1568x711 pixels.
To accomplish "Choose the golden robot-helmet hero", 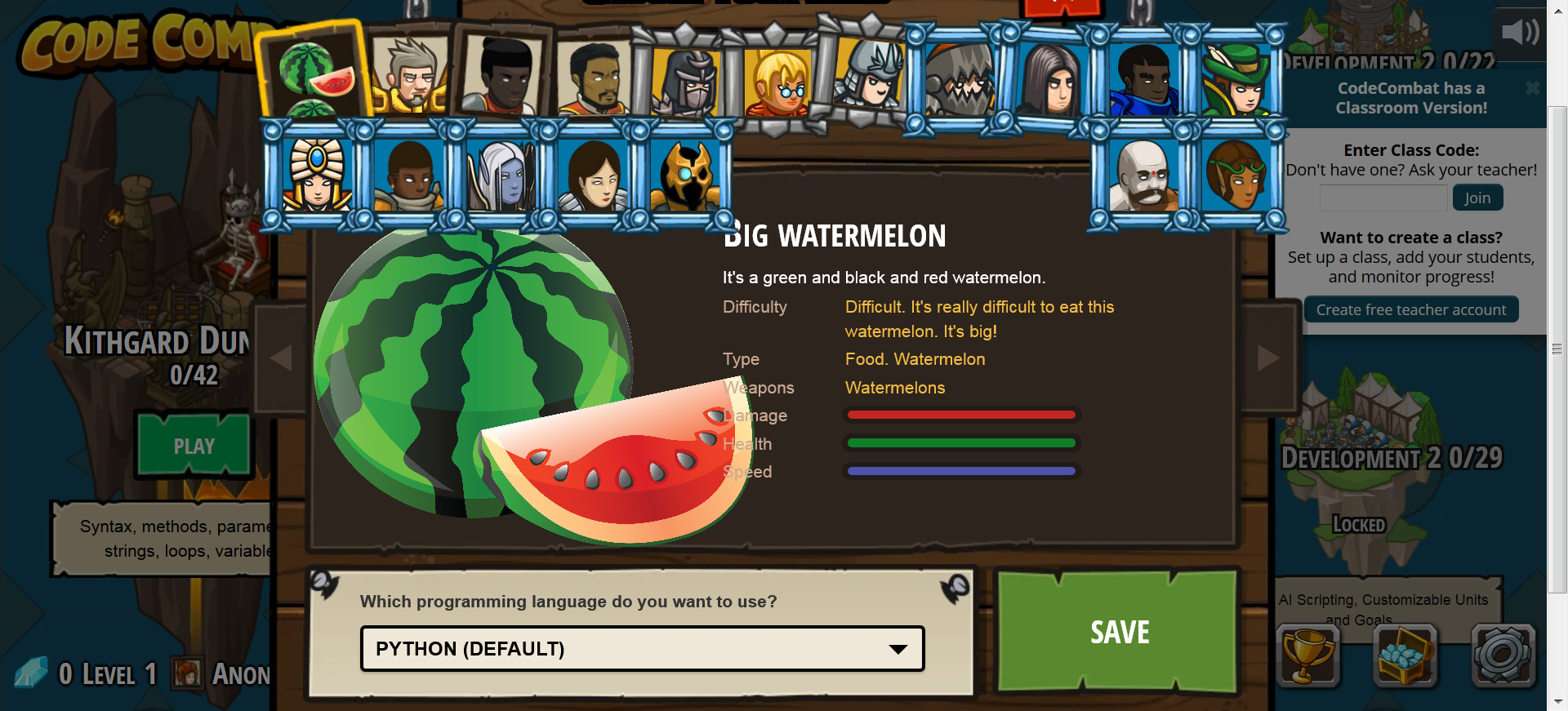I will point(686,176).
